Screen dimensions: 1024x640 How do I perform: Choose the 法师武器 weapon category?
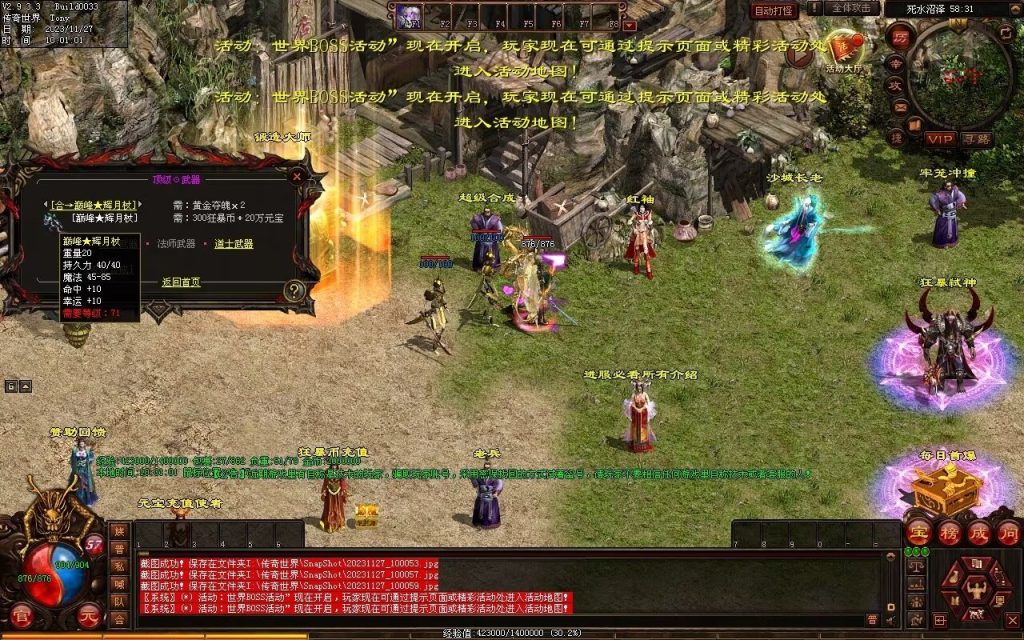coord(176,243)
